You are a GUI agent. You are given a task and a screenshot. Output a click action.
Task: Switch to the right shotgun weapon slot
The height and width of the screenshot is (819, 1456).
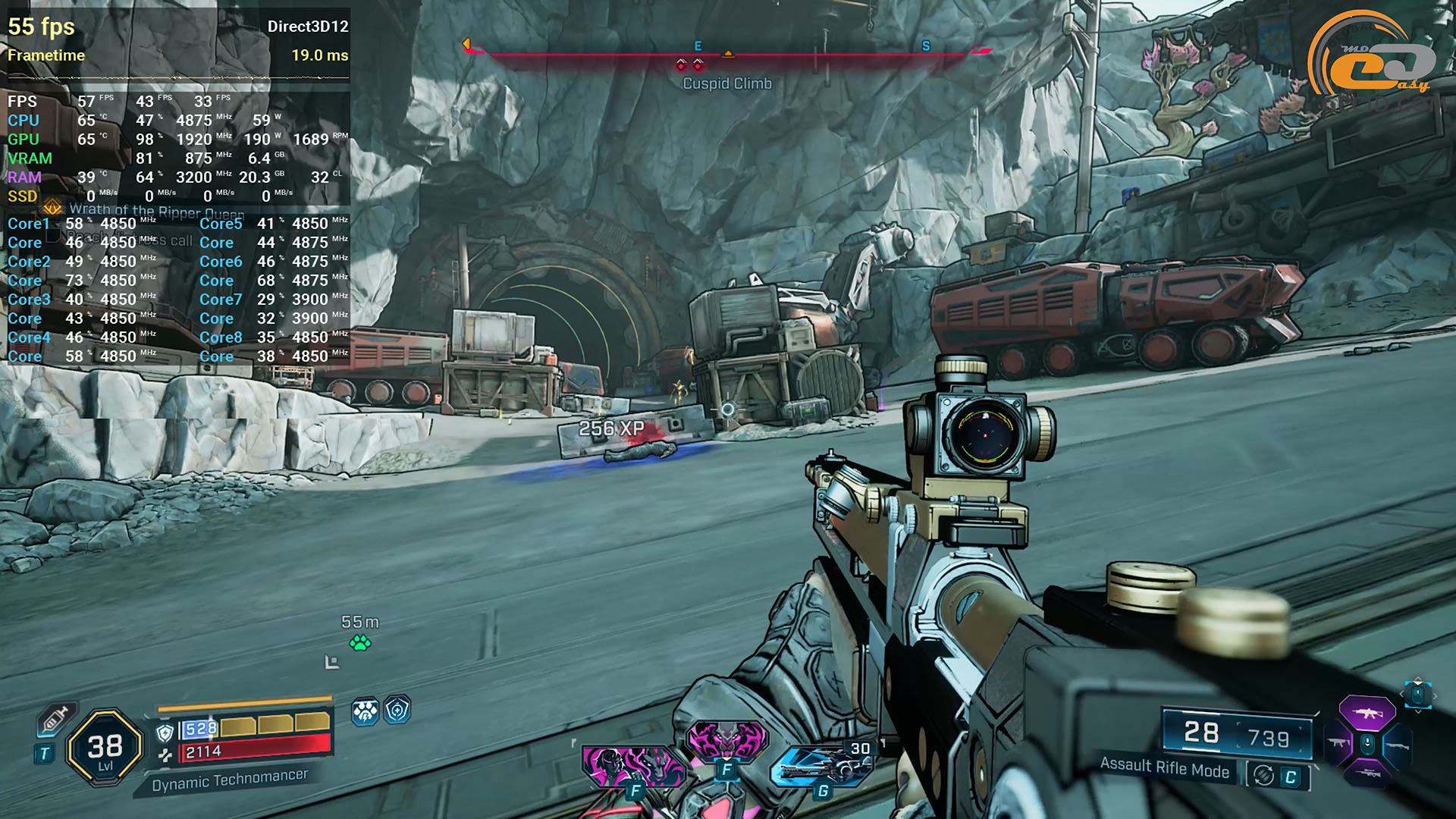[1397, 745]
